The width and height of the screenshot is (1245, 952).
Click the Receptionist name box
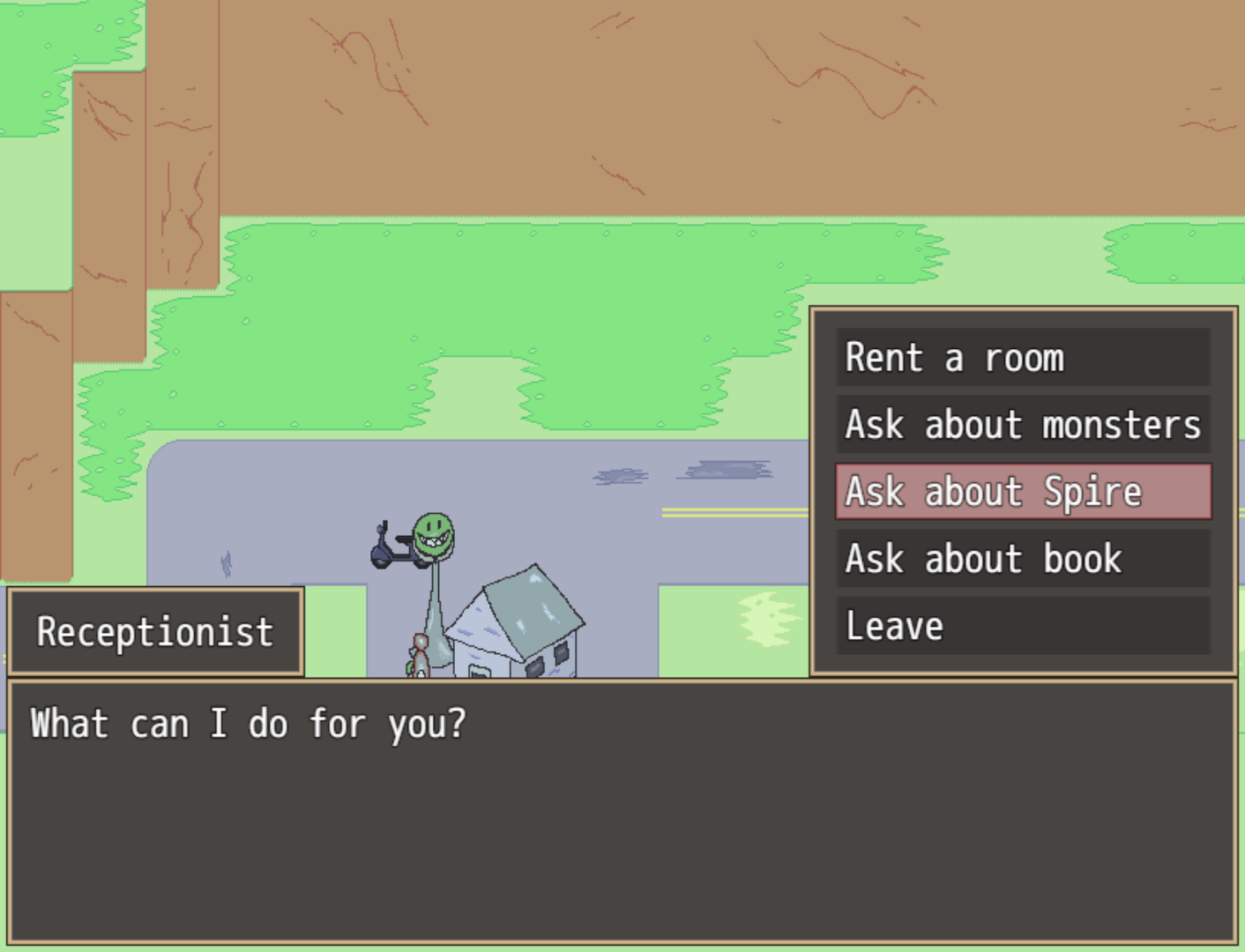click(155, 631)
